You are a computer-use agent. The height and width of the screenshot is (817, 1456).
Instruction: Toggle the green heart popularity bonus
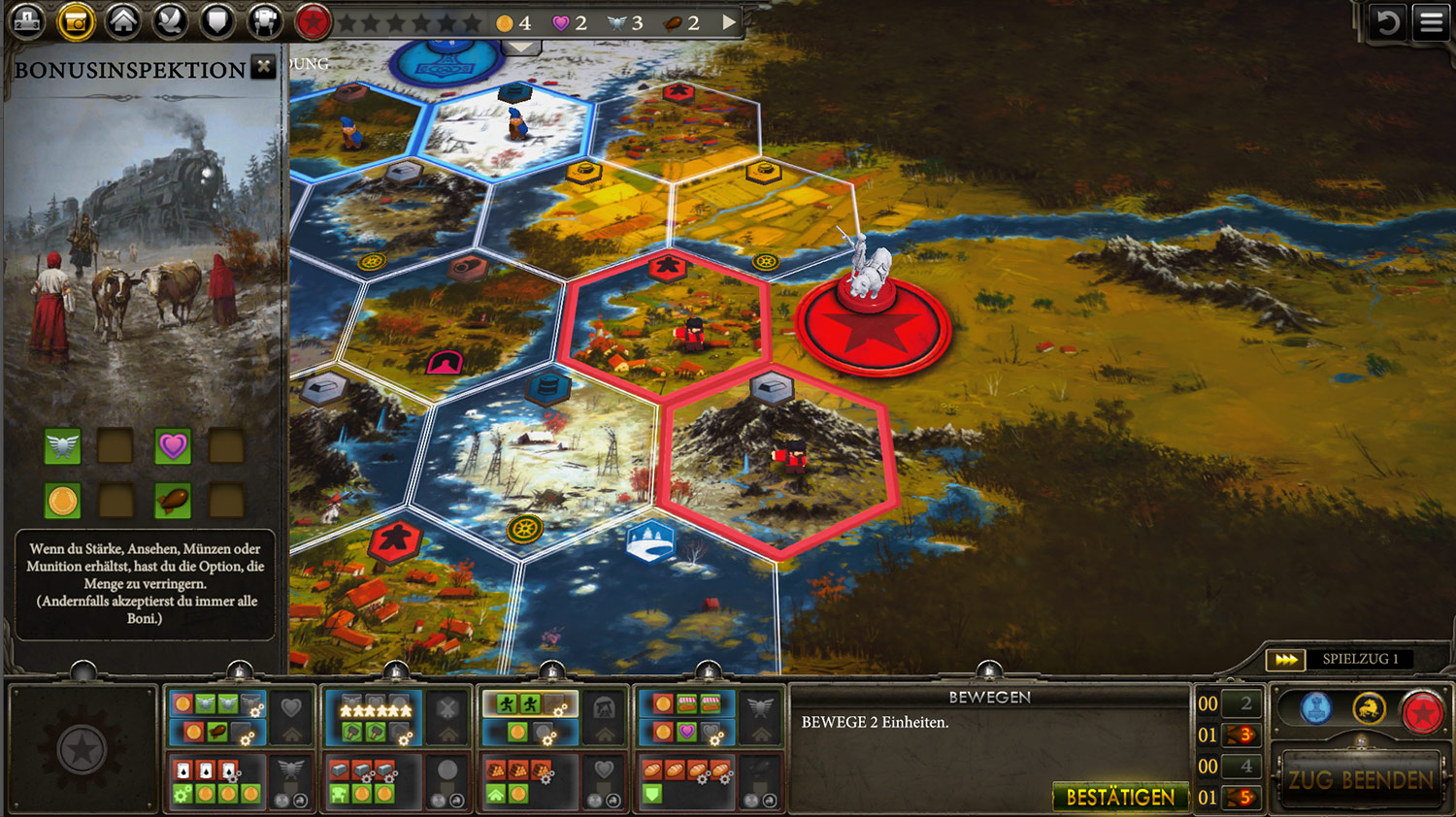click(173, 446)
